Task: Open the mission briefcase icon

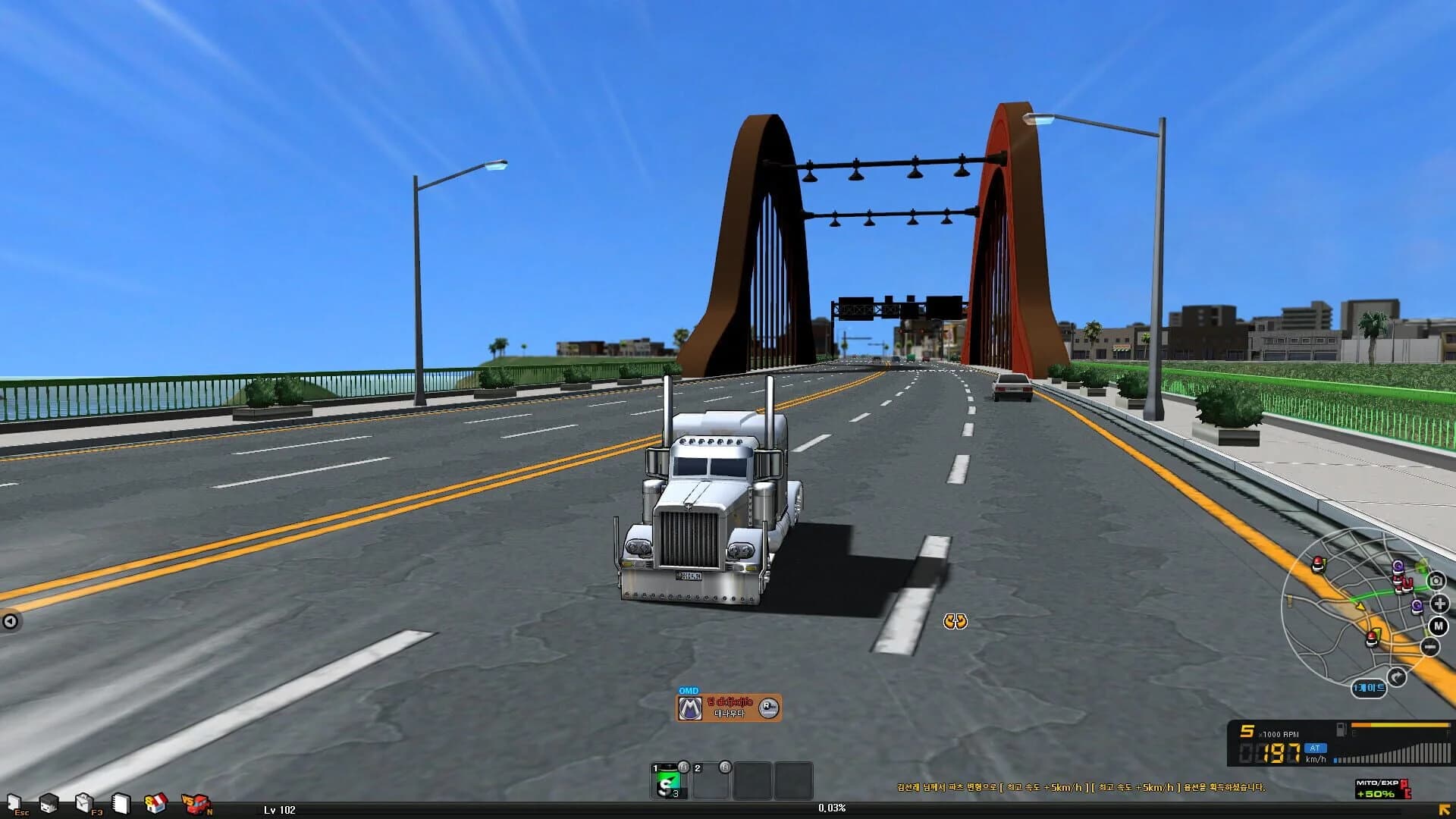Action: click(83, 800)
